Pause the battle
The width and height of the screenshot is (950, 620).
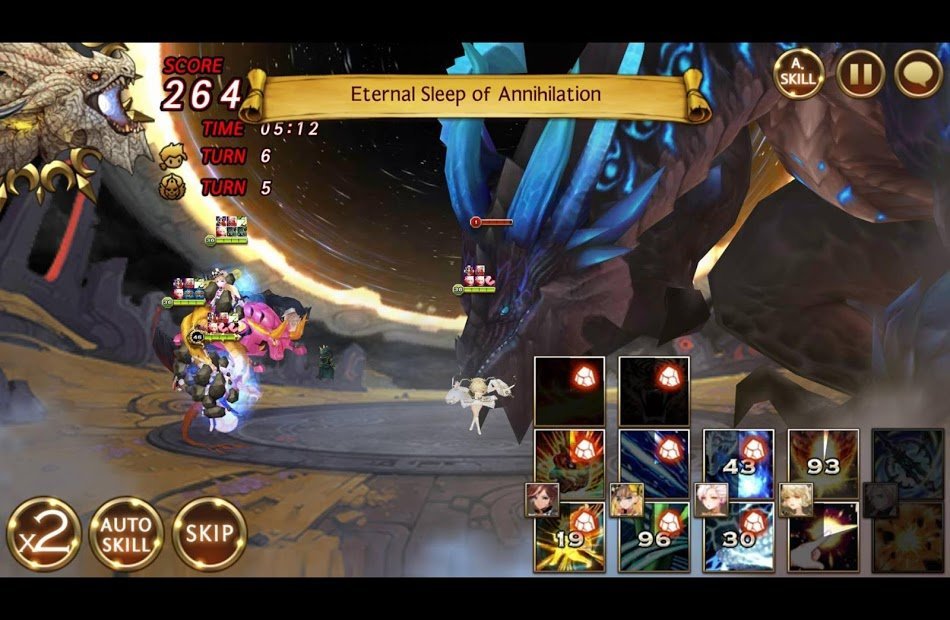(860, 74)
